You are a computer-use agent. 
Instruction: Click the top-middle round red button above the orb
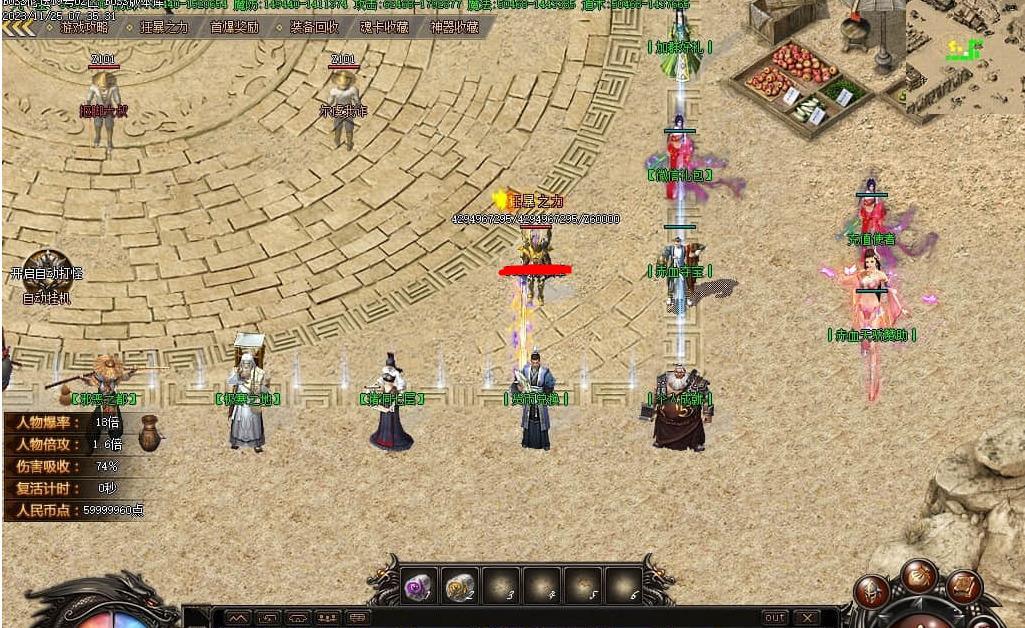918,576
